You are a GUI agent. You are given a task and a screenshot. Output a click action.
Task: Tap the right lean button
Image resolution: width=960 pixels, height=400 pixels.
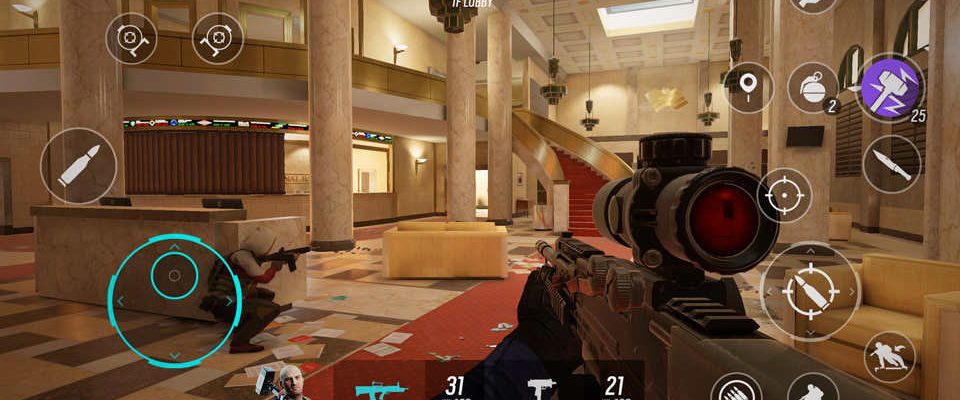pos(217,38)
